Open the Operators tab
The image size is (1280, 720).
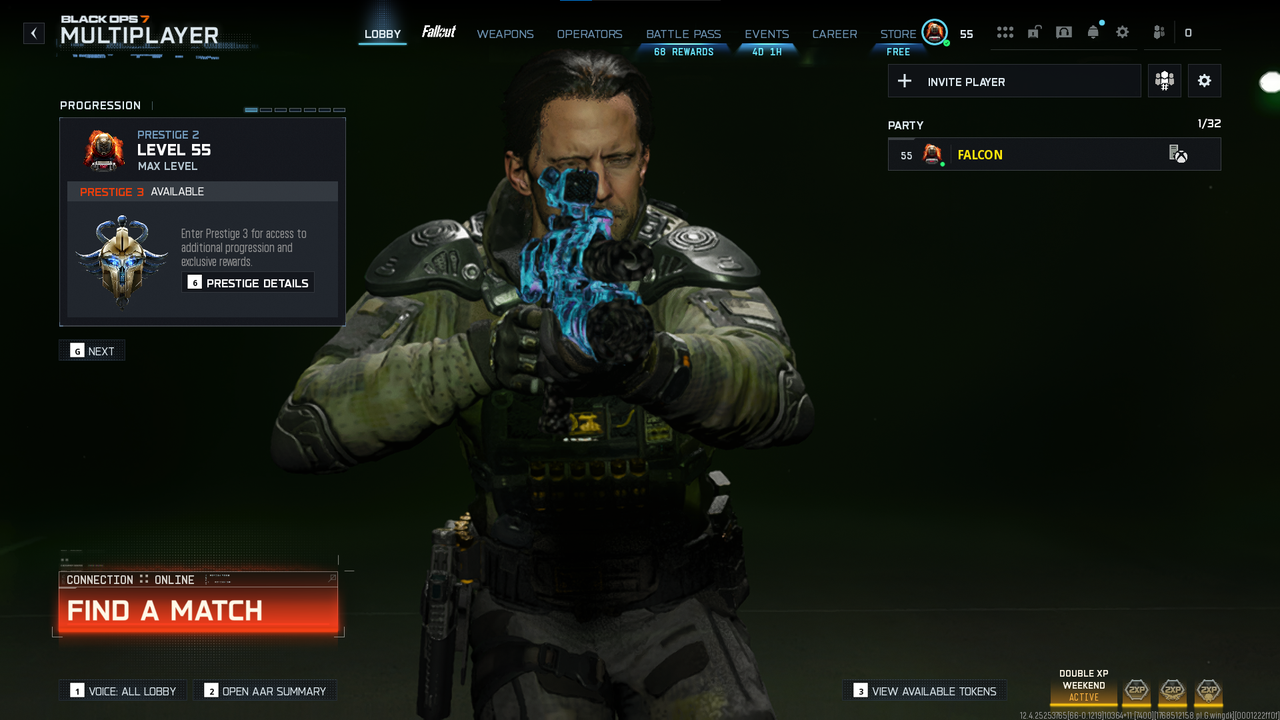point(589,34)
